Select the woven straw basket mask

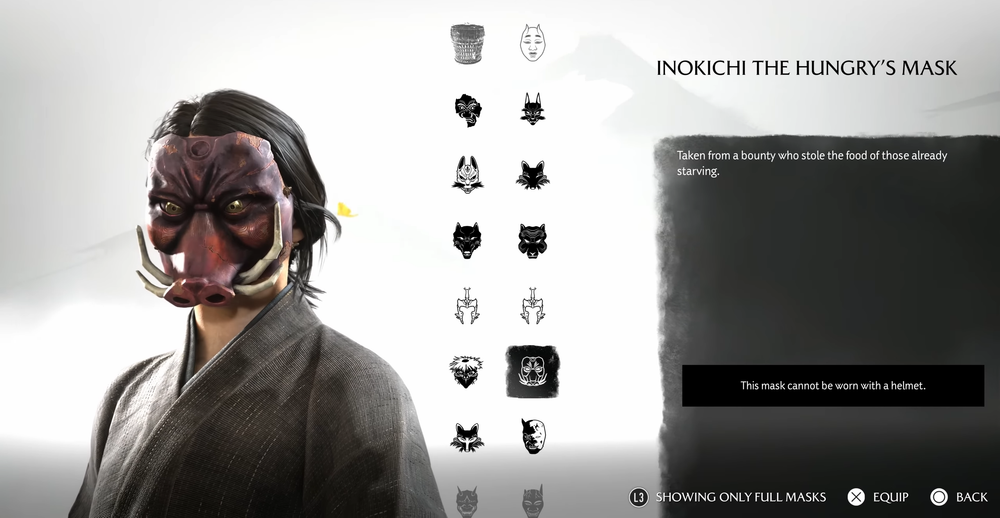(x=467, y=44)
